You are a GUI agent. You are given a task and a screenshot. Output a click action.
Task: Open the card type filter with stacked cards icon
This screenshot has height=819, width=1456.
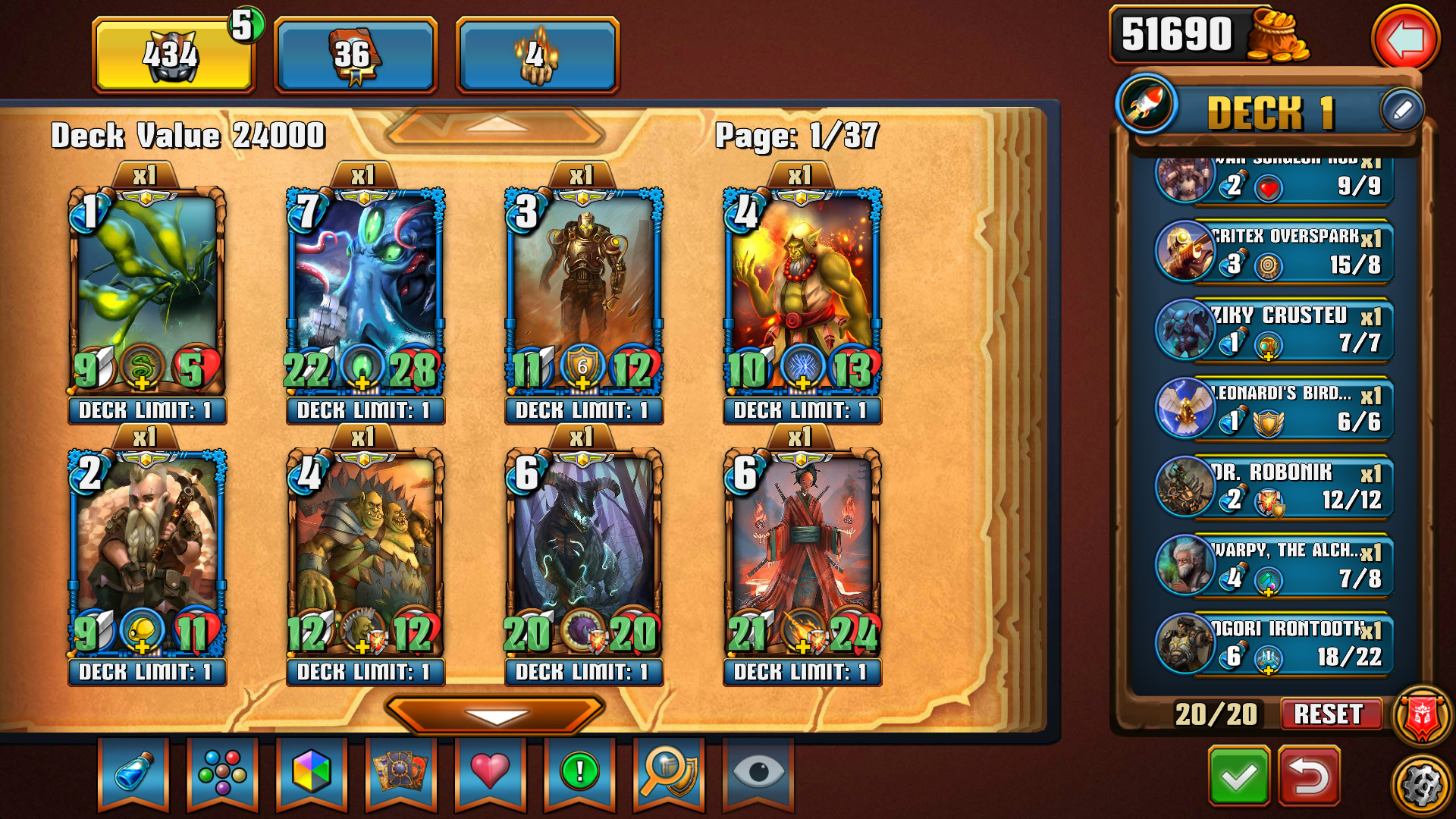pyautogui.click(x=400, y=773)
